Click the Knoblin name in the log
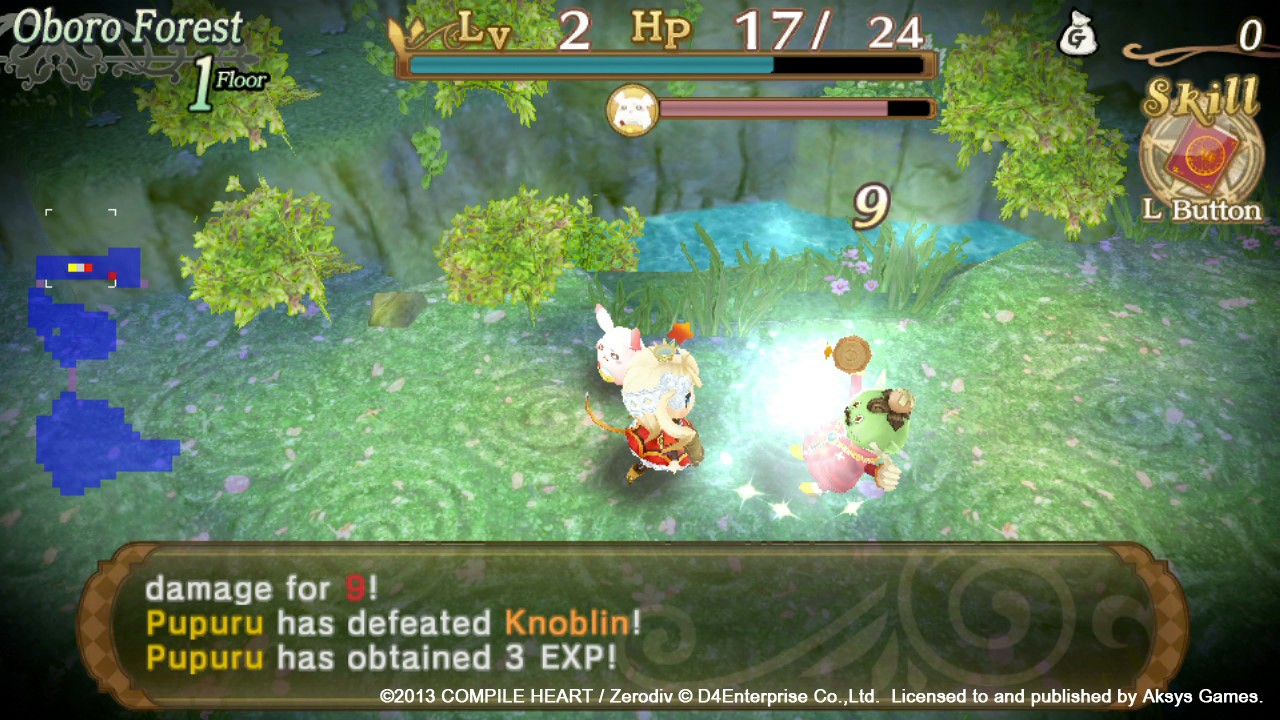The width and height of the screenshot is (1280, 720). pos(564,623)
